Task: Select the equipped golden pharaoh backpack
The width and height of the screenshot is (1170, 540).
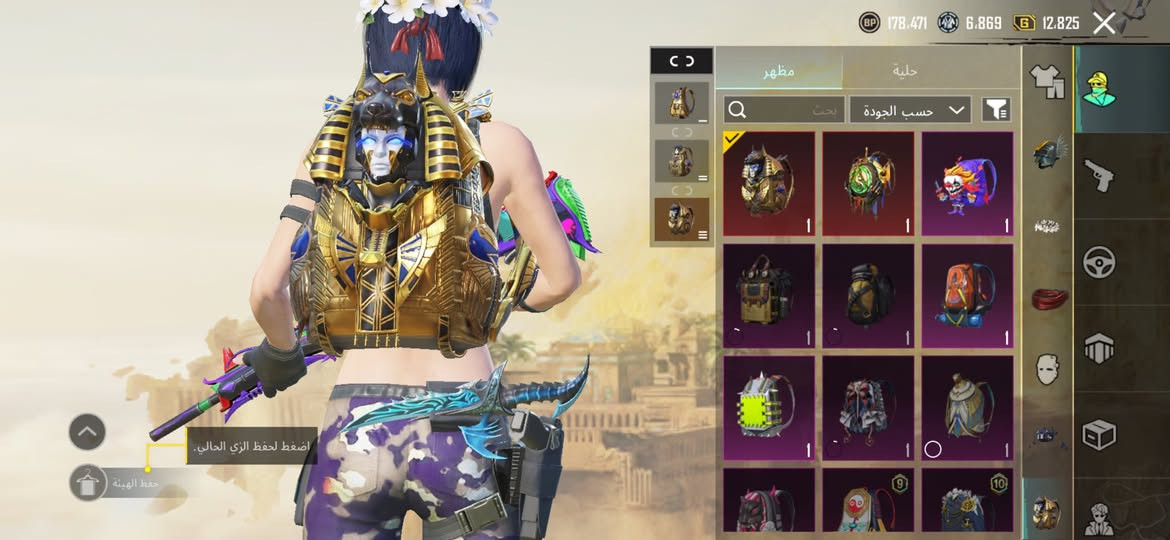Action: click(x=768, y=184)
